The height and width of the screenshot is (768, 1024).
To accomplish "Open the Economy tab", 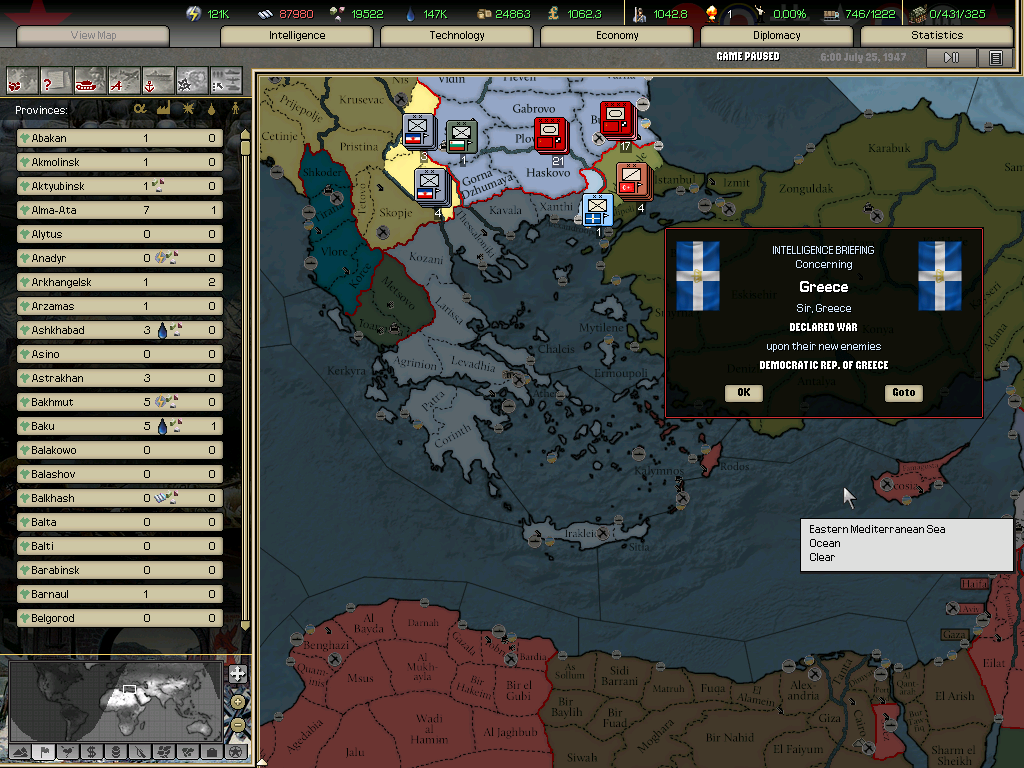I will 617,36.
